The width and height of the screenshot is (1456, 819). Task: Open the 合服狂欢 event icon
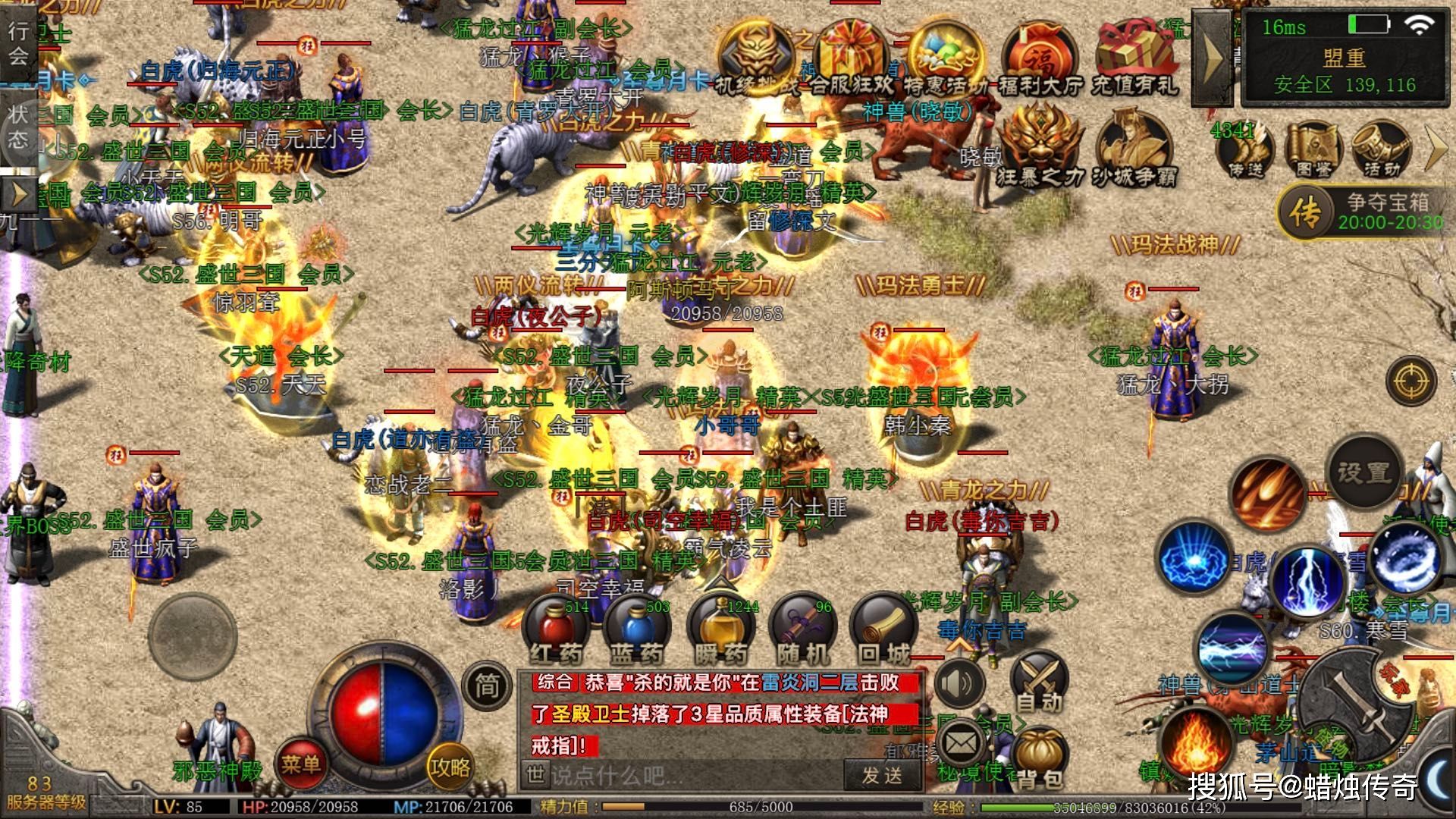coord(852,59)
